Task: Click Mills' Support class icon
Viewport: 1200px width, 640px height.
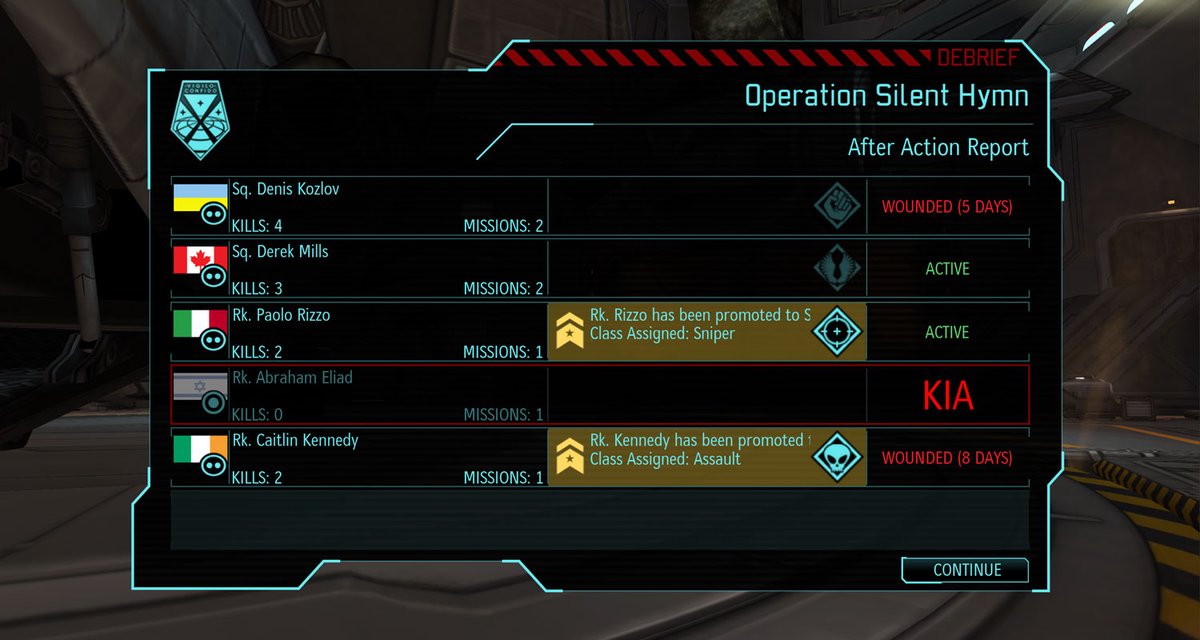Action: (x=836, y=269)
